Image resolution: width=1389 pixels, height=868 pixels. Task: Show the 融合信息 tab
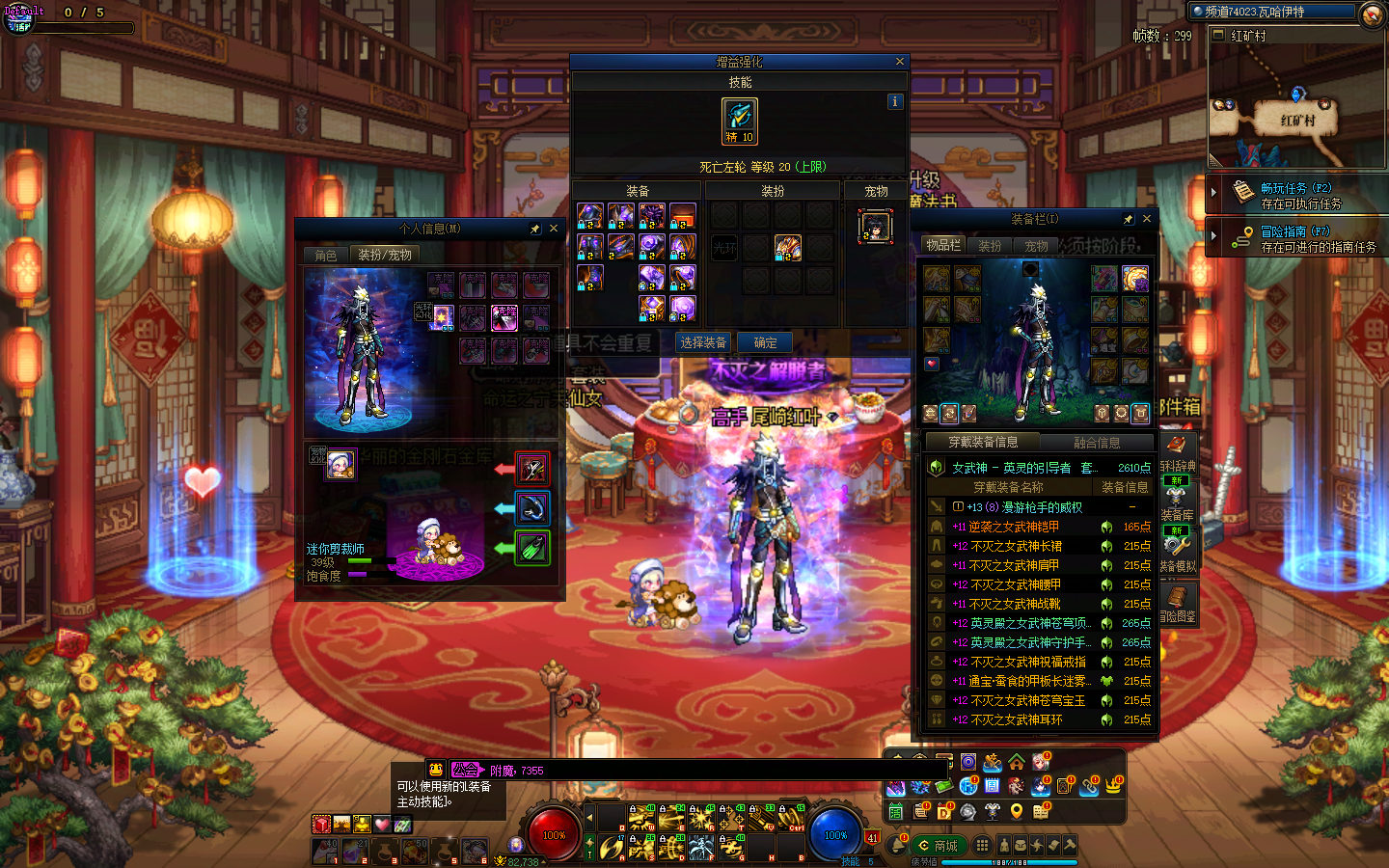[x=1097, y=443]
